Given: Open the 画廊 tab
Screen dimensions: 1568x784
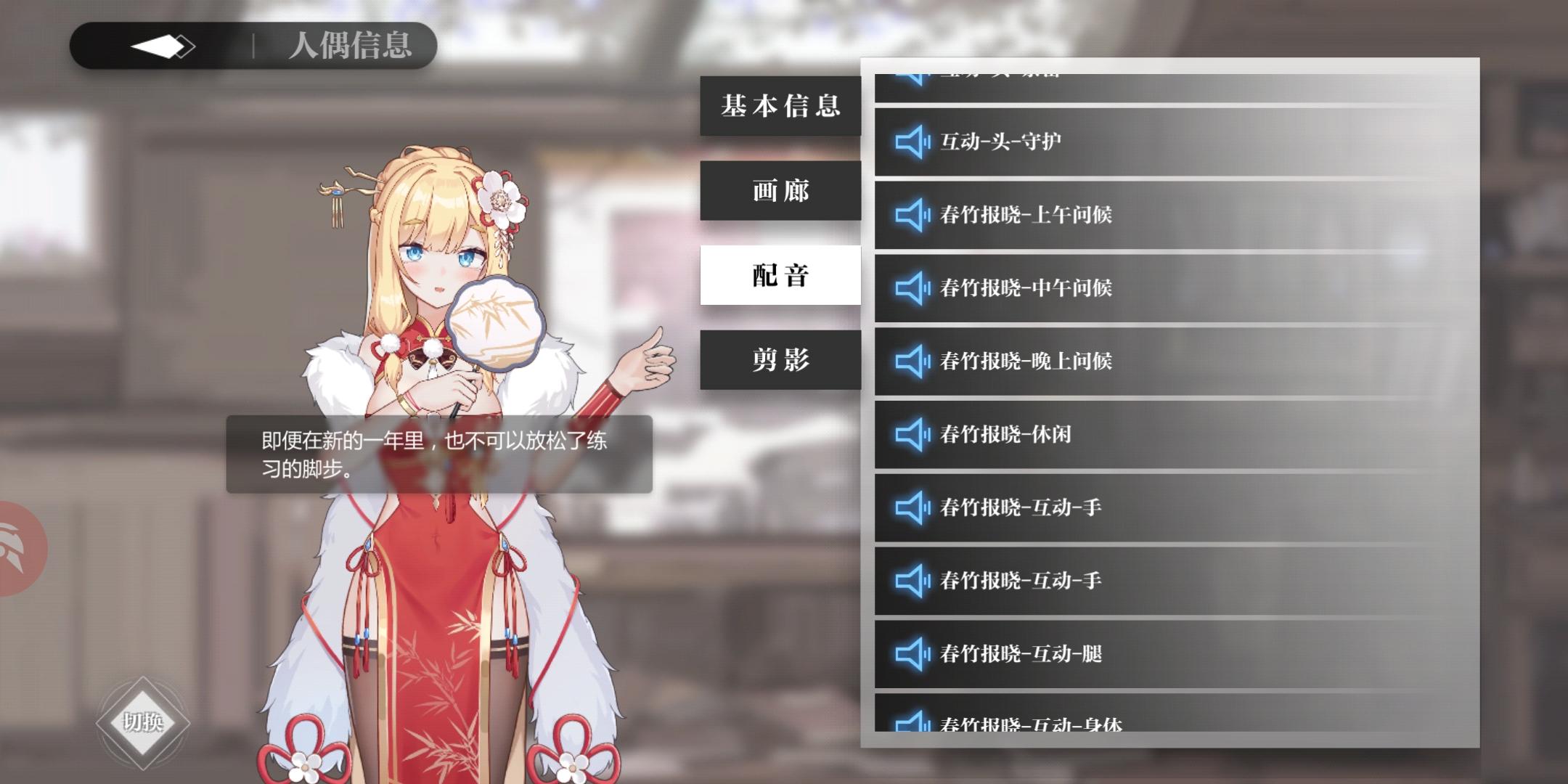Looking at the screenshot, I should click(x=780, y=190).
